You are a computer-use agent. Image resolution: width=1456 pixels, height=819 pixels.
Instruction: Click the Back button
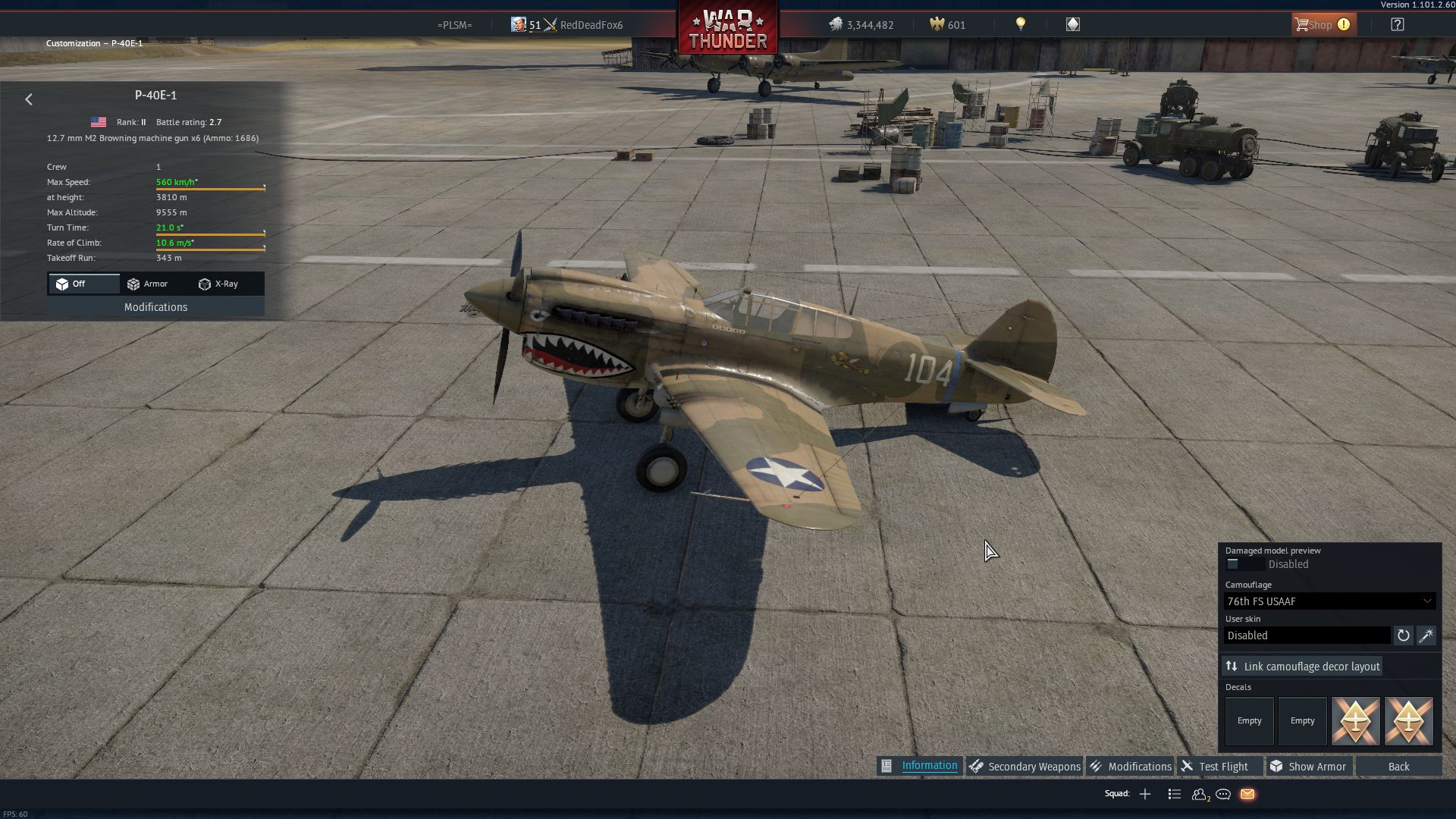(x=1398, y=767)
